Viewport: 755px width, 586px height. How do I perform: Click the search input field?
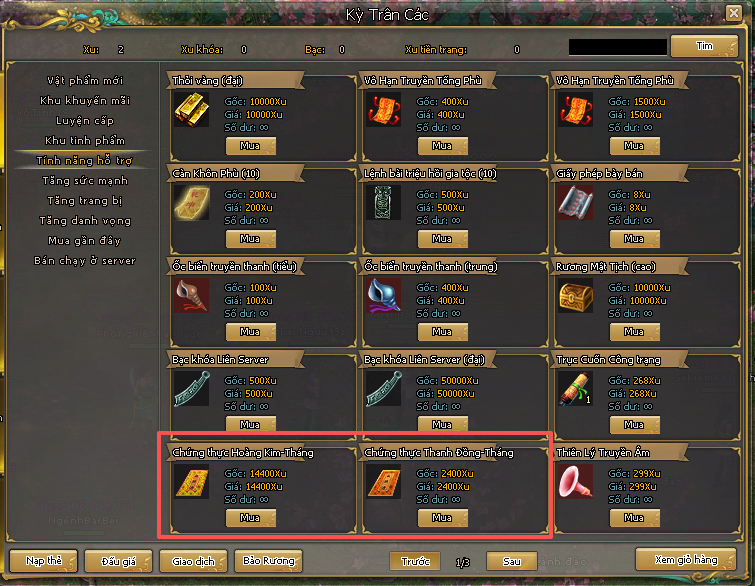pos(617,47)
